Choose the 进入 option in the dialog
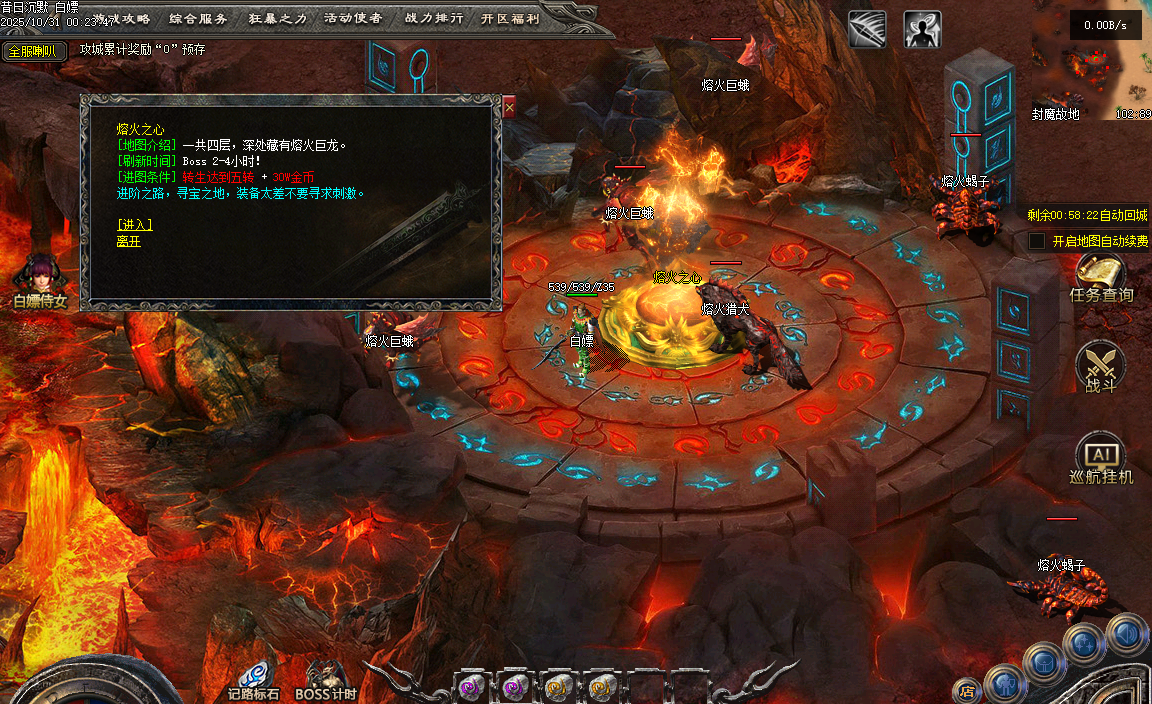This screenshot has width=1152, height=704. [134, 224]
